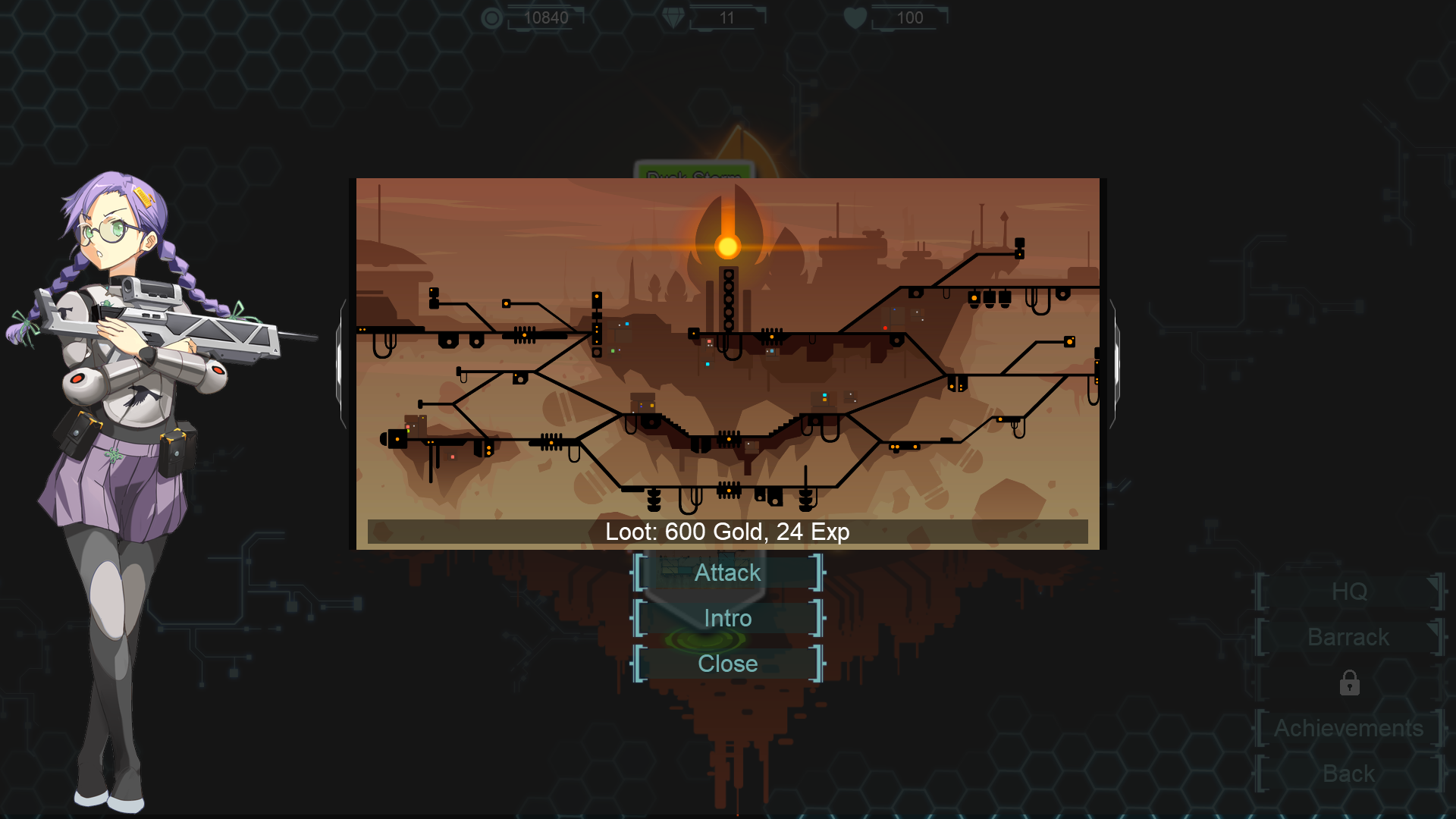Click the lock icon on the locked menu slot

tap(1349, 683)
